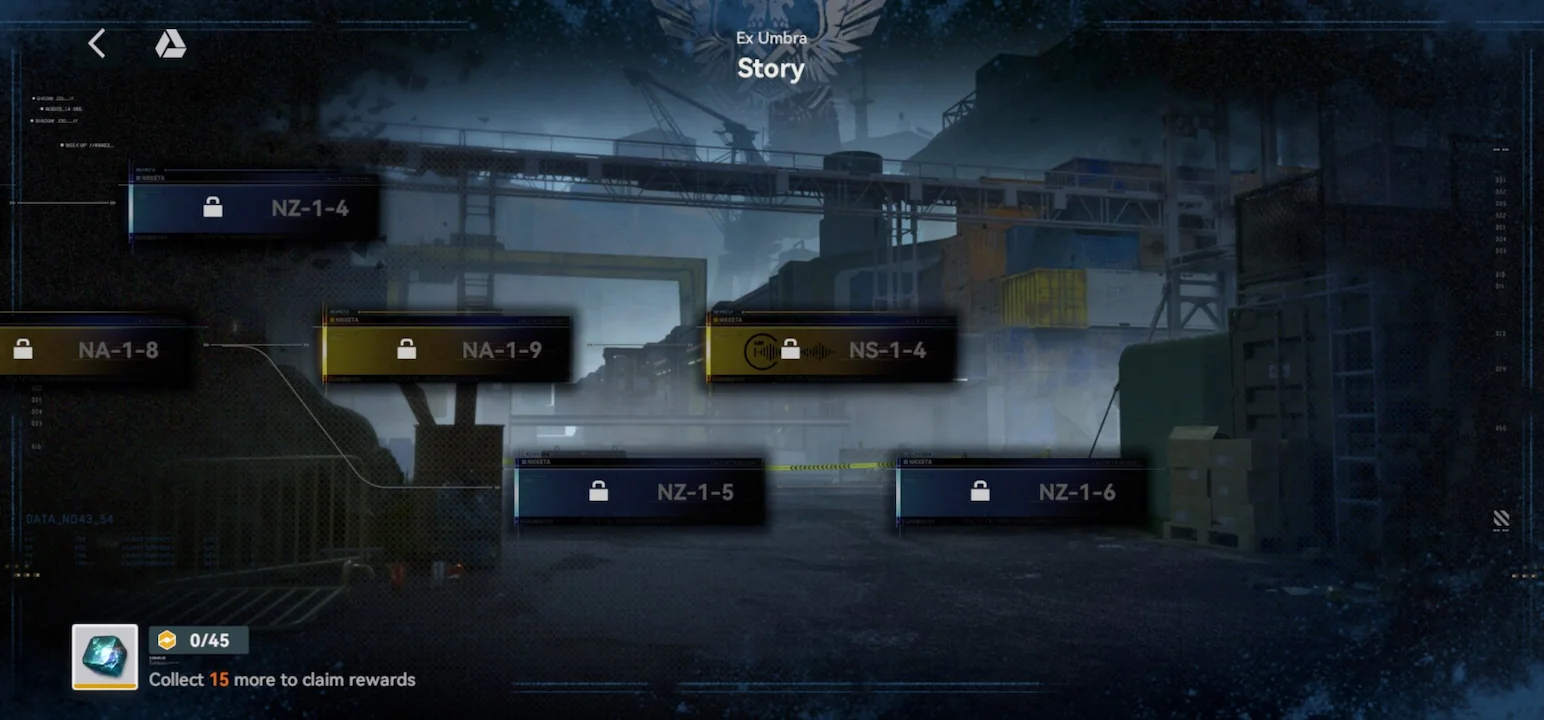The image size is (1544, 720).
Task: Open the home triangle icon
Action: (170, 44)
